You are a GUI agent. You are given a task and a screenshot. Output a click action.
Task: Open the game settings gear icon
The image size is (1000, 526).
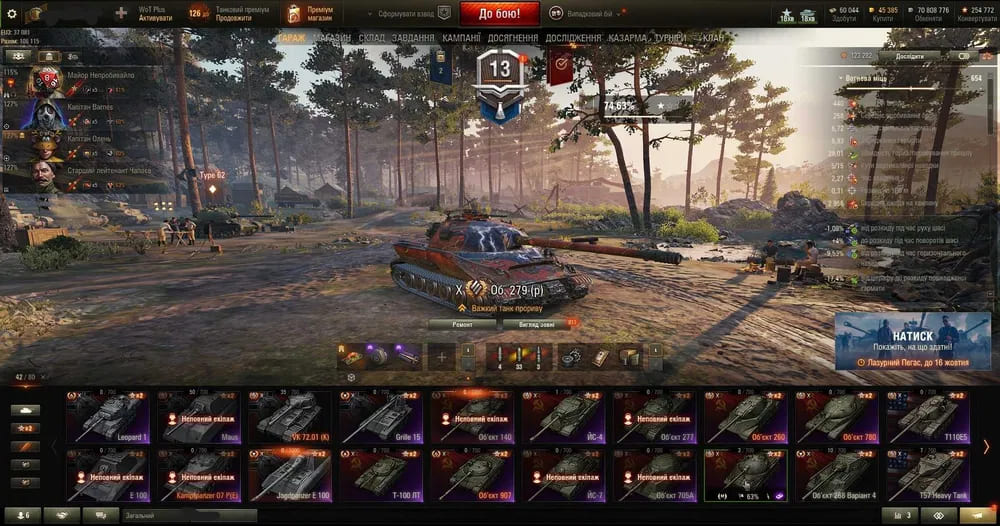pyautogui.click(x=12, y=14)
